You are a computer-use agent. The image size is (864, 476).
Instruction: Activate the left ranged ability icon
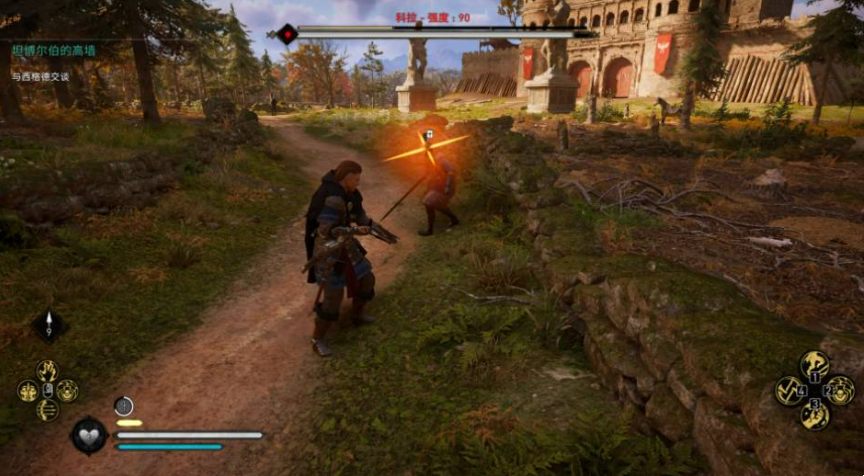(28, 391)
